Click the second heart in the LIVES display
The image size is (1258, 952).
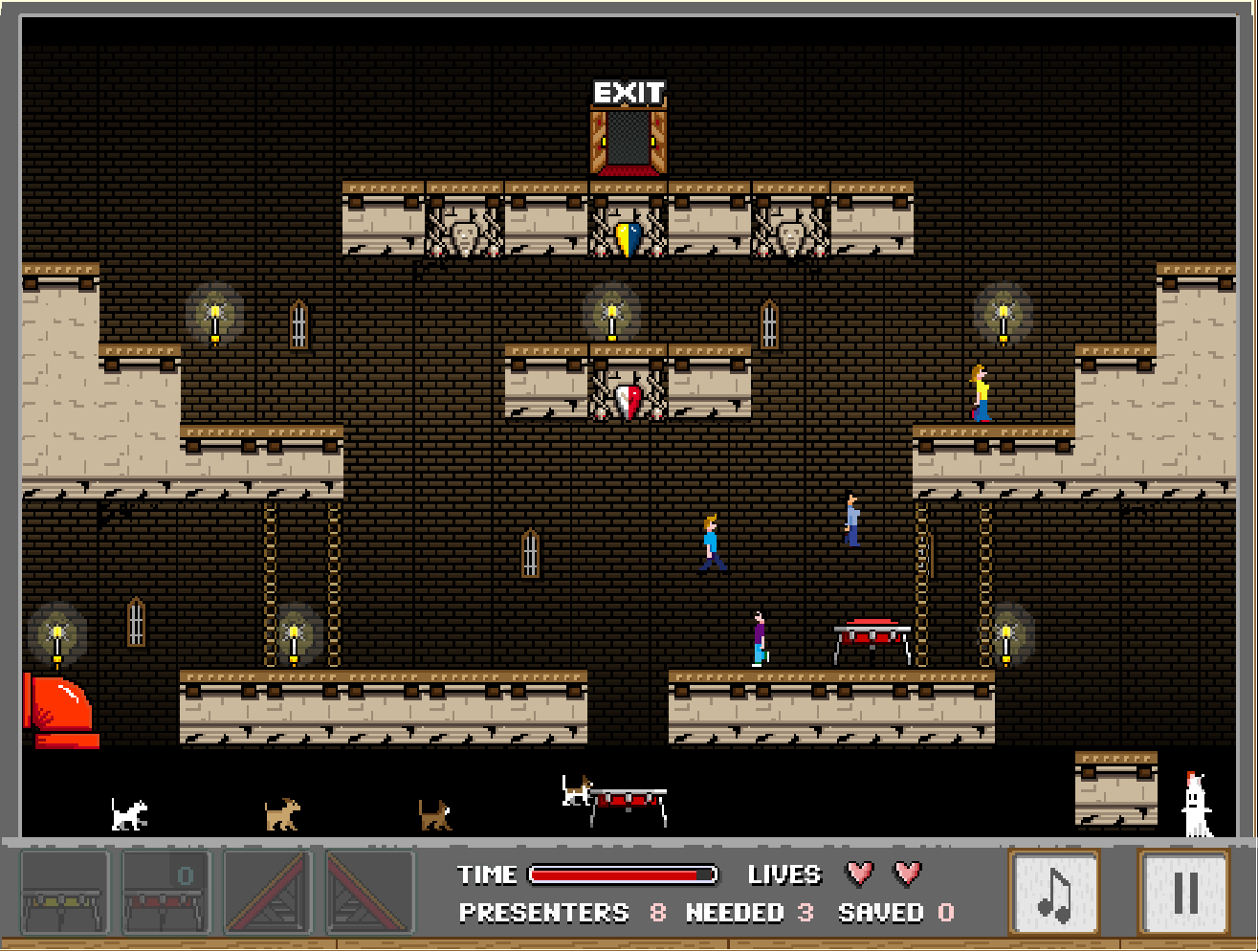pos(907,874)
